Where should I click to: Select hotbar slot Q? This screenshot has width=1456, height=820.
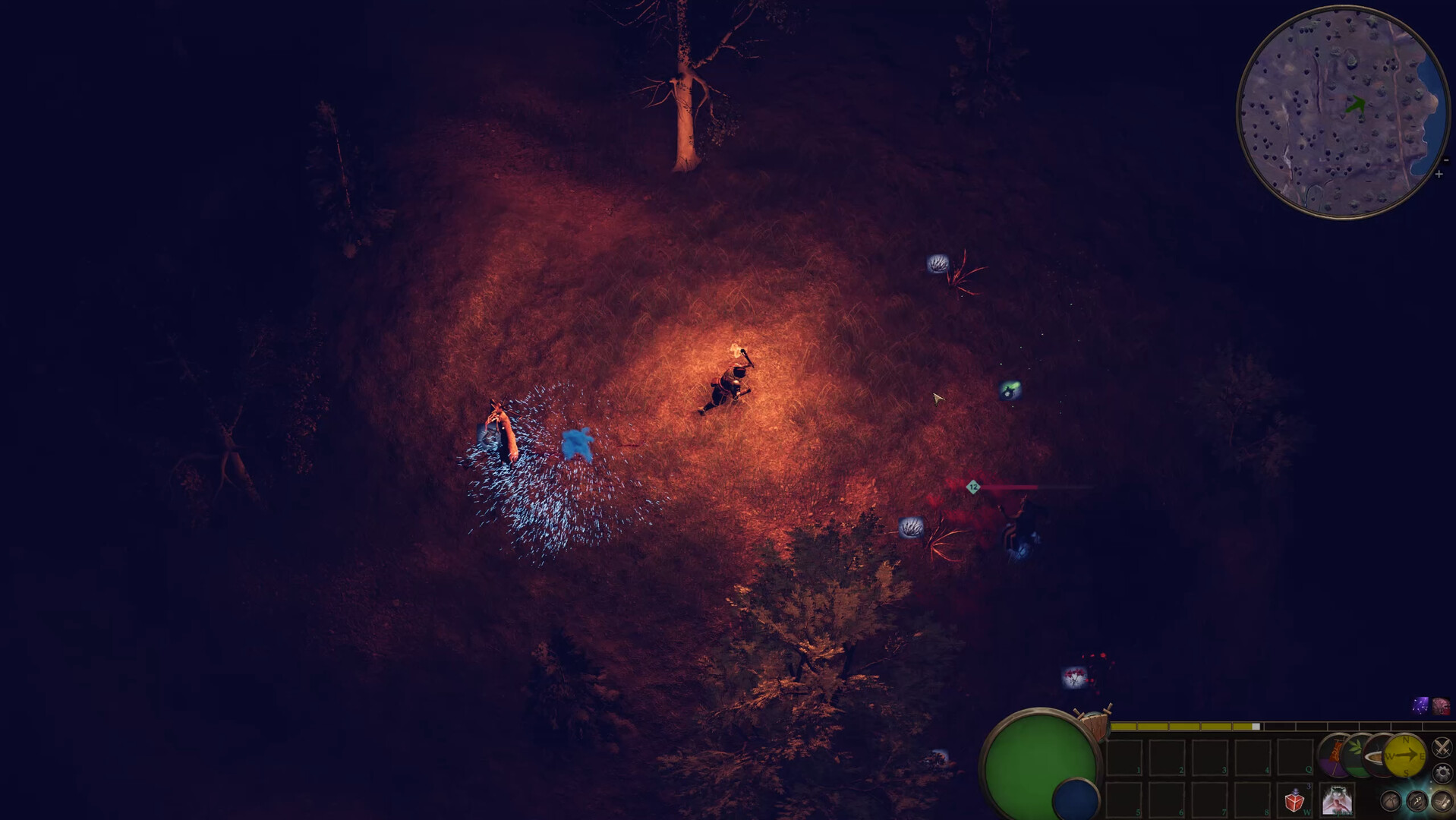1295,756
